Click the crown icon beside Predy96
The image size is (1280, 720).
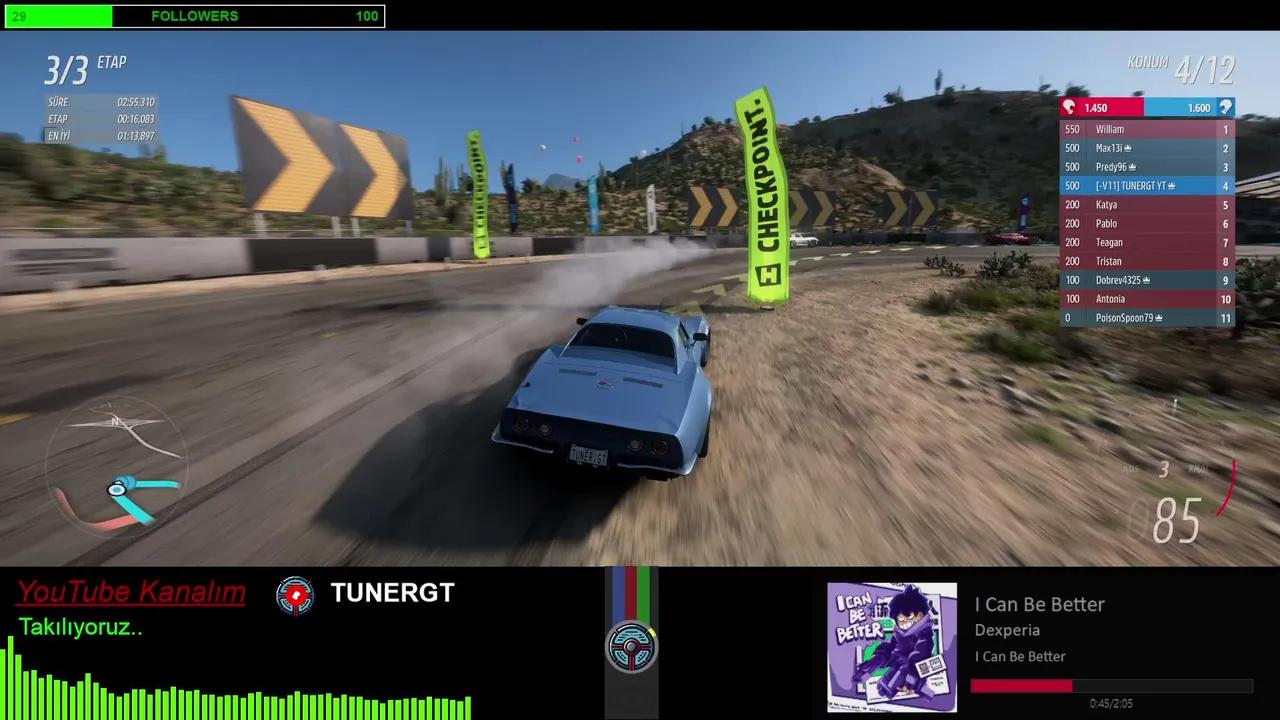click(1131, 166)
